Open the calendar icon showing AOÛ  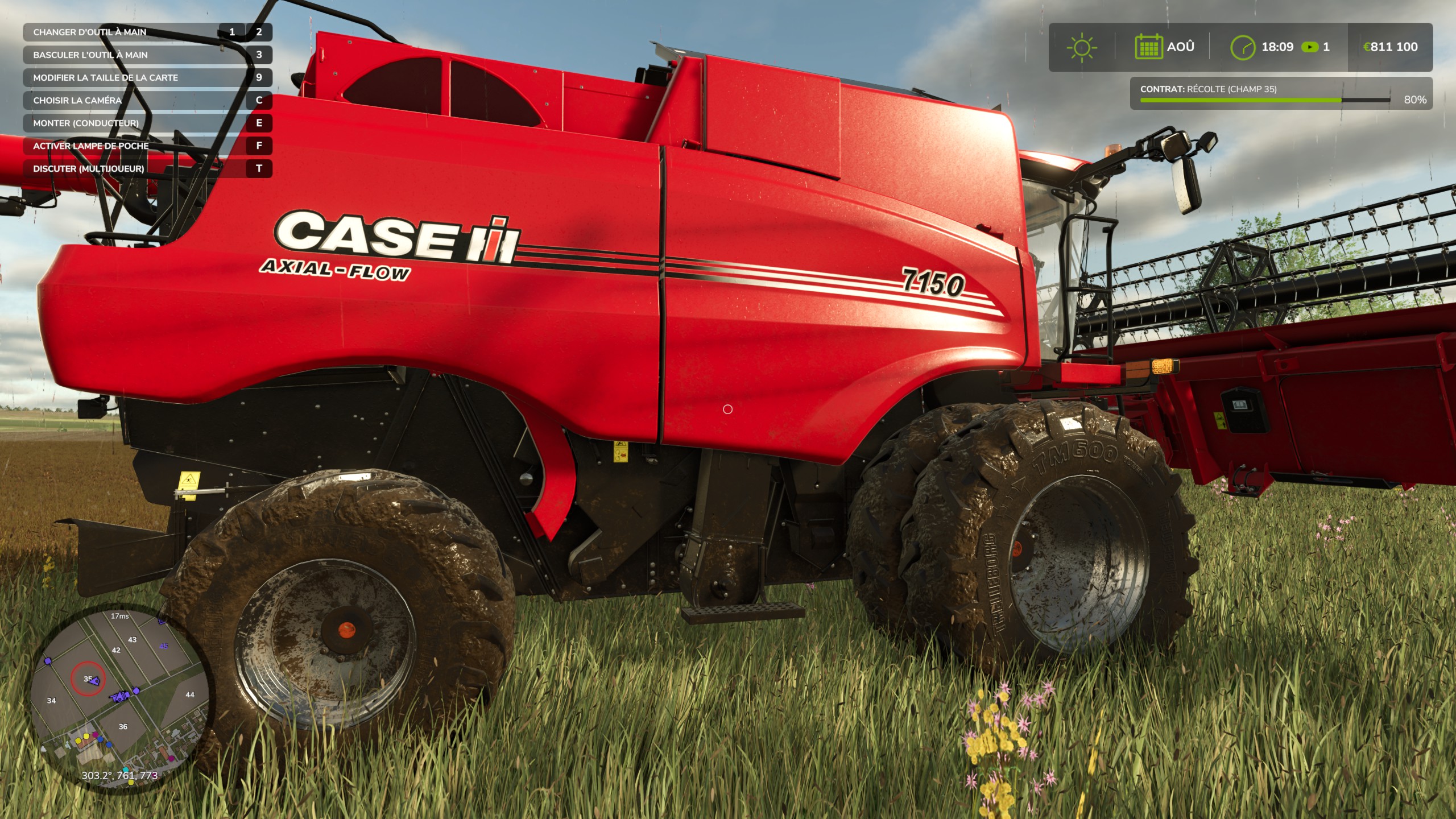point(1148,47)
